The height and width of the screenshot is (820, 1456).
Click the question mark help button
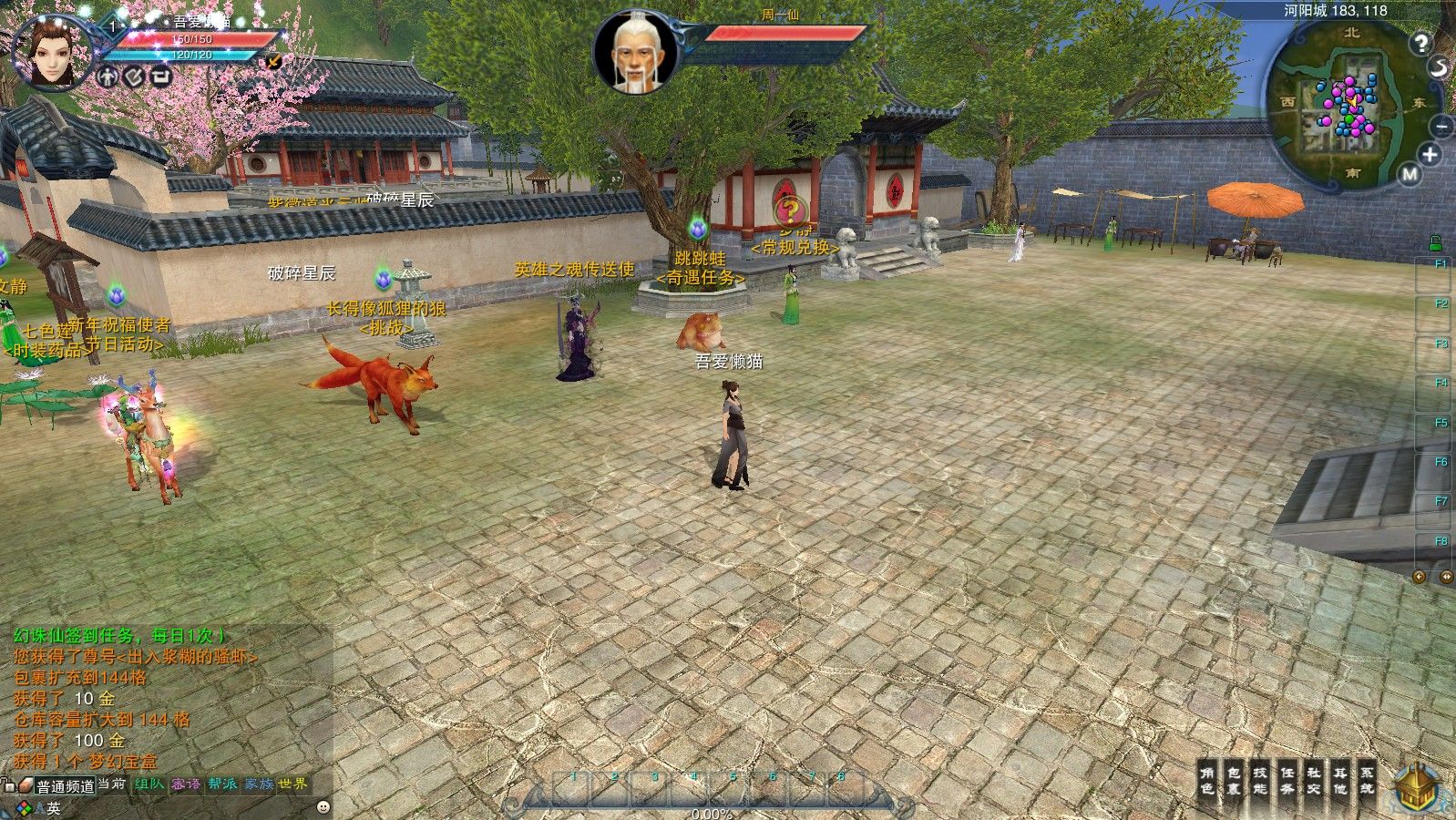(x=1420, y=43)
